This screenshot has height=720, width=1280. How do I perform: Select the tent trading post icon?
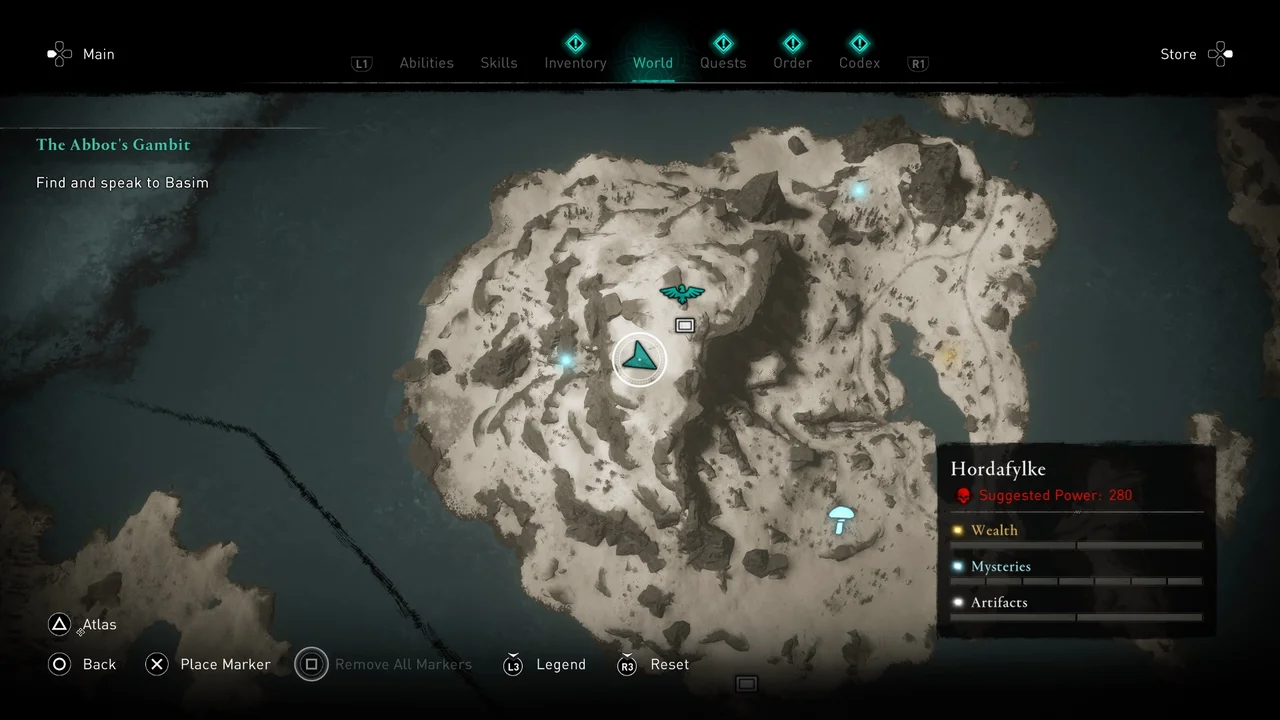click(840, 518)
